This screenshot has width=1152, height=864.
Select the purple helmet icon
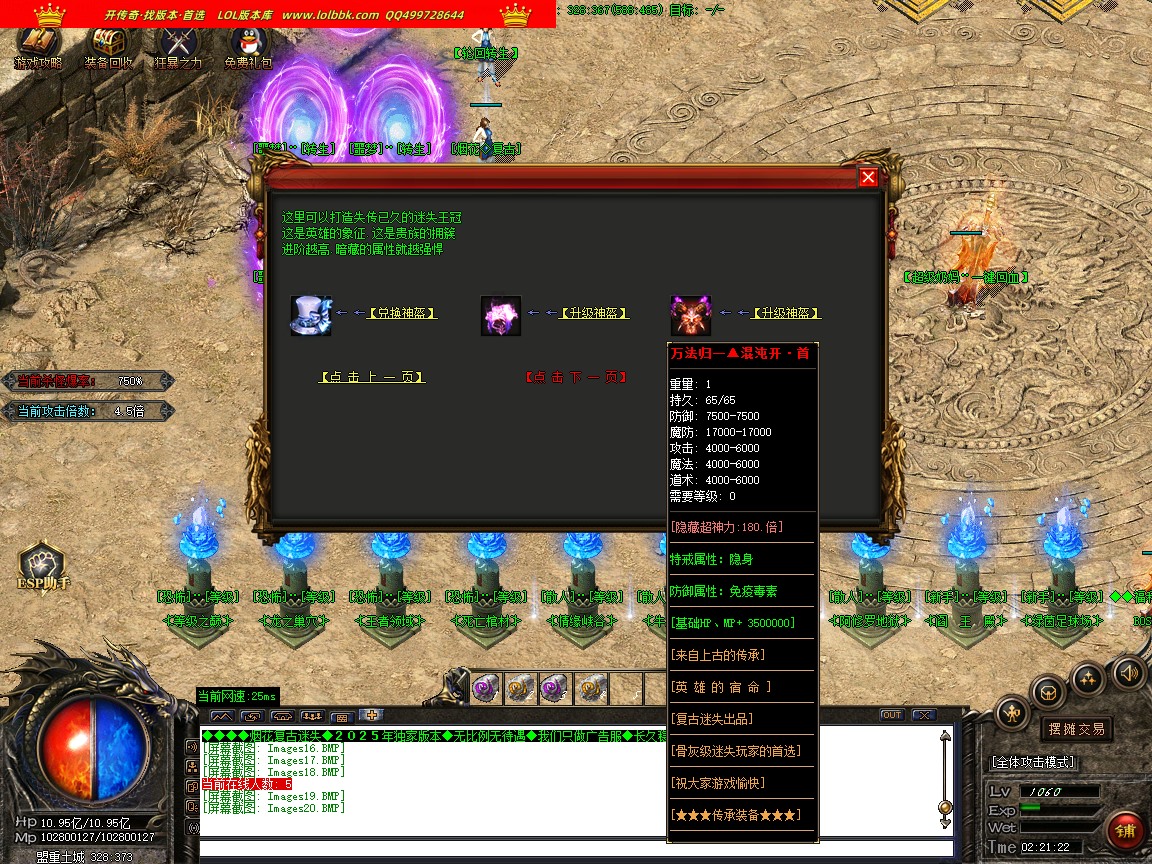click(500, 315)
